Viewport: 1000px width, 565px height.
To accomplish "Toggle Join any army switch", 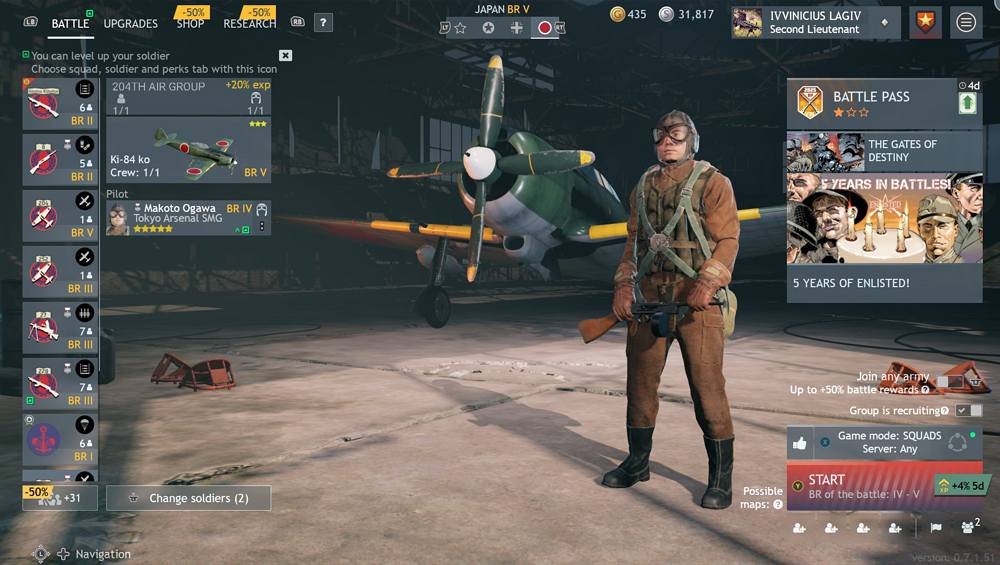I will [949, 382].
